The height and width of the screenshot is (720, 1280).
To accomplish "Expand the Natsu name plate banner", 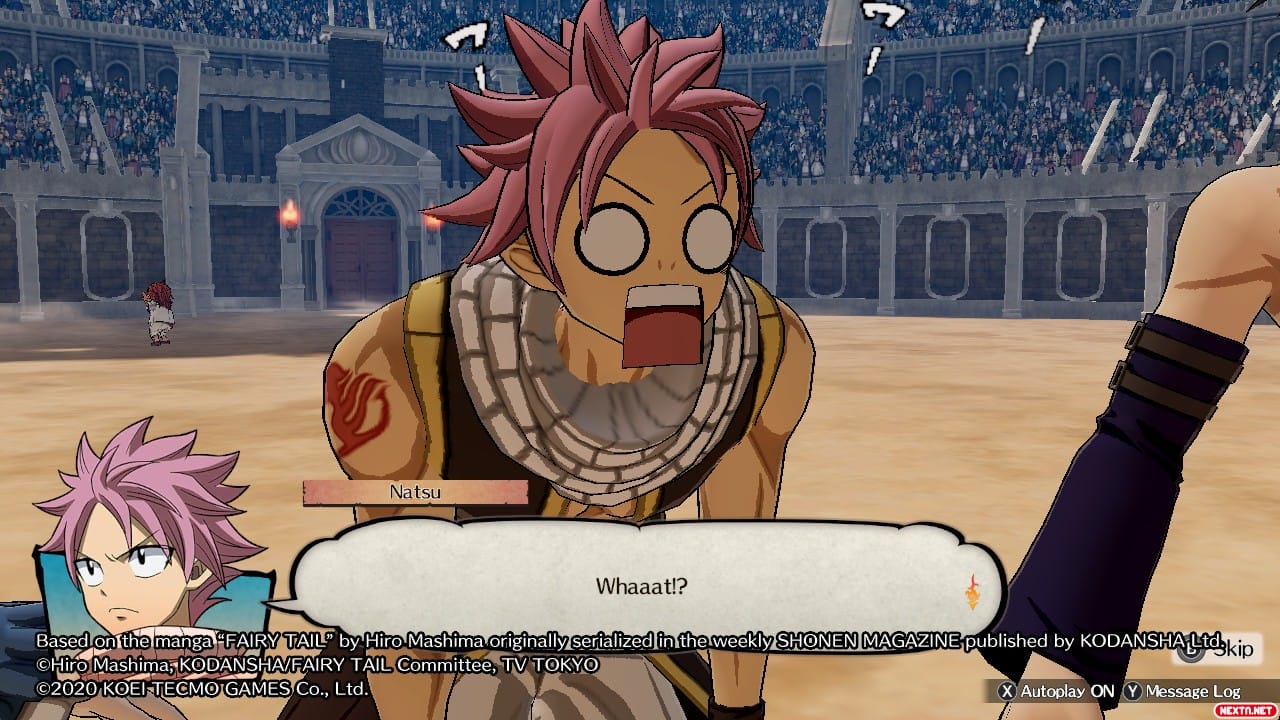I will [x=415, y=490].
